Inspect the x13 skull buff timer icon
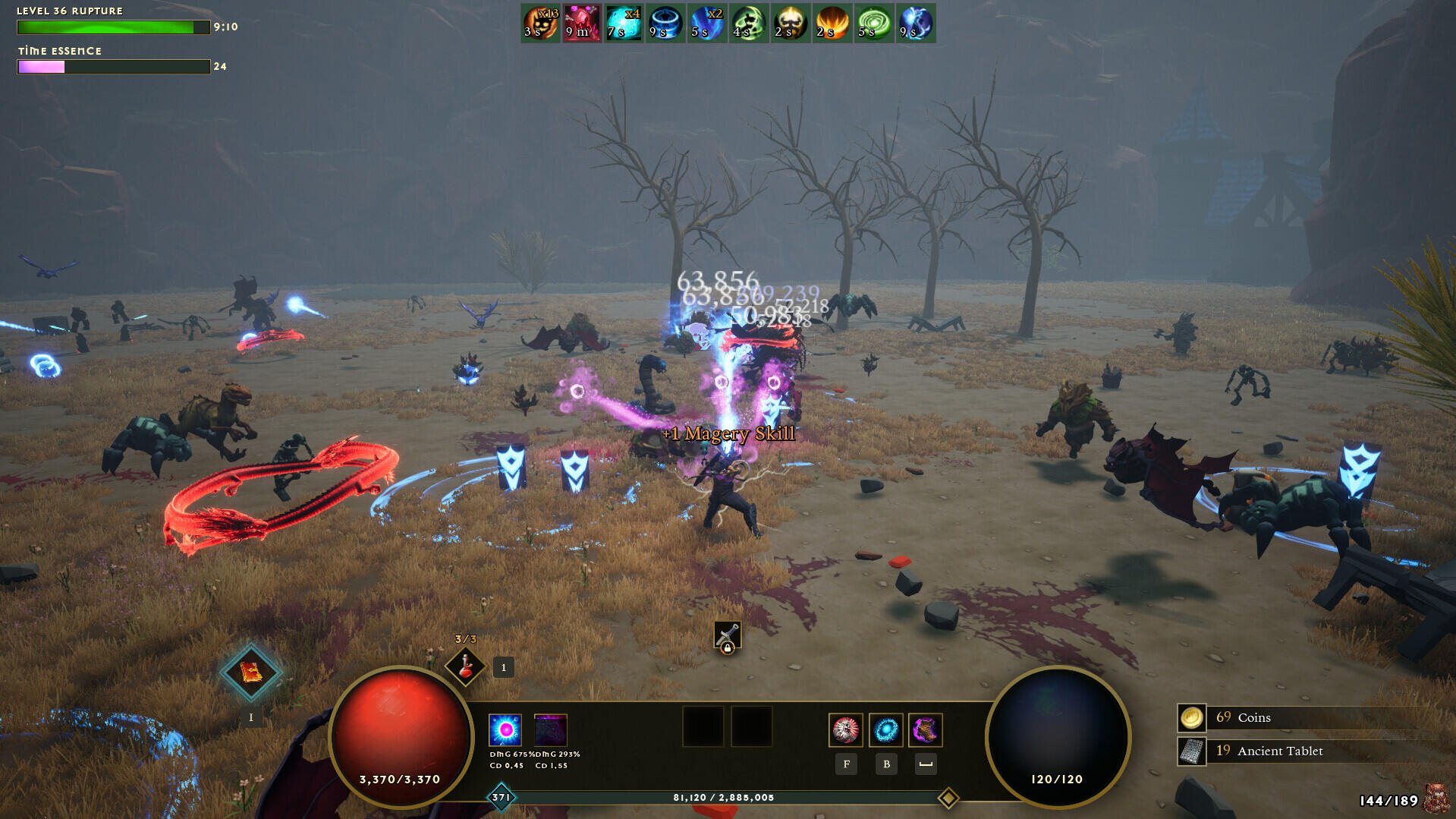This screenshot has height=819, width=1456. (x=540, y=23)
